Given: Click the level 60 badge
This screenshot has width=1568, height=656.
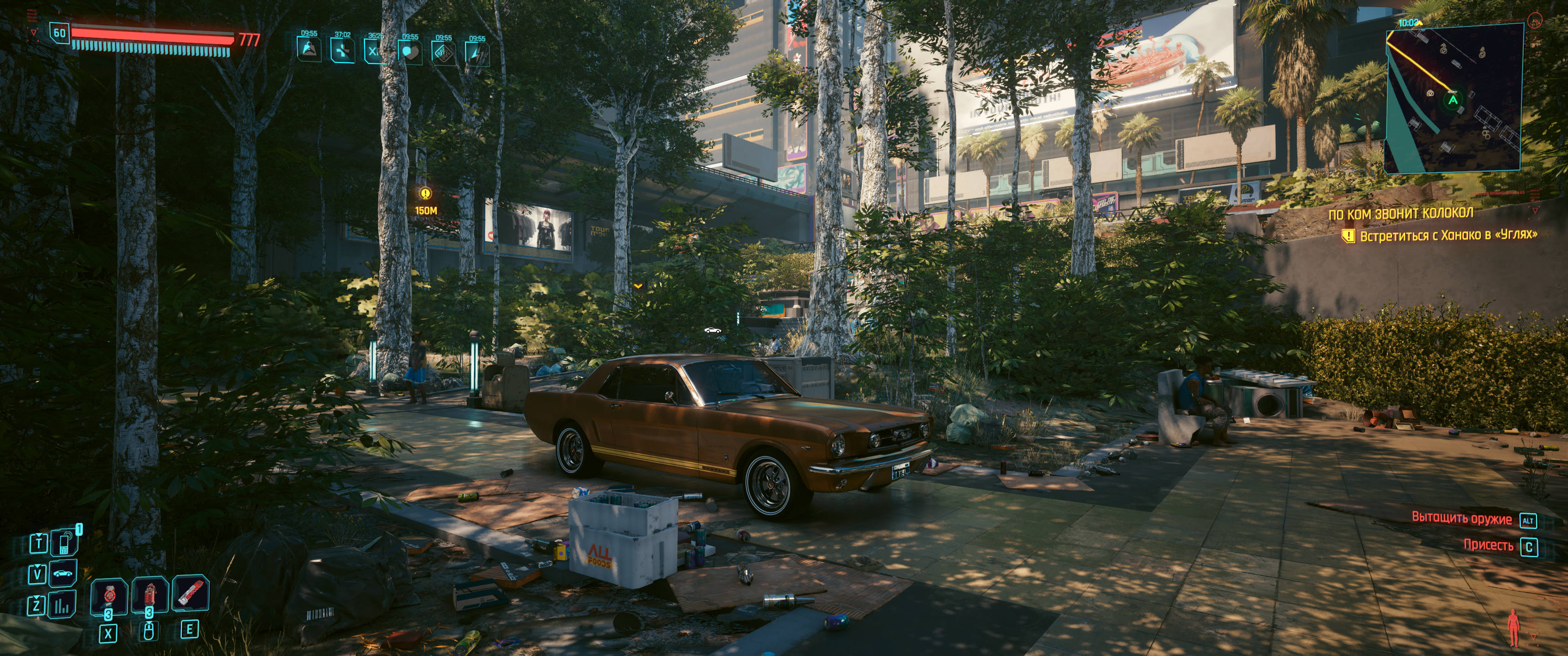Looking at the screenshot, I should (60, 33).
